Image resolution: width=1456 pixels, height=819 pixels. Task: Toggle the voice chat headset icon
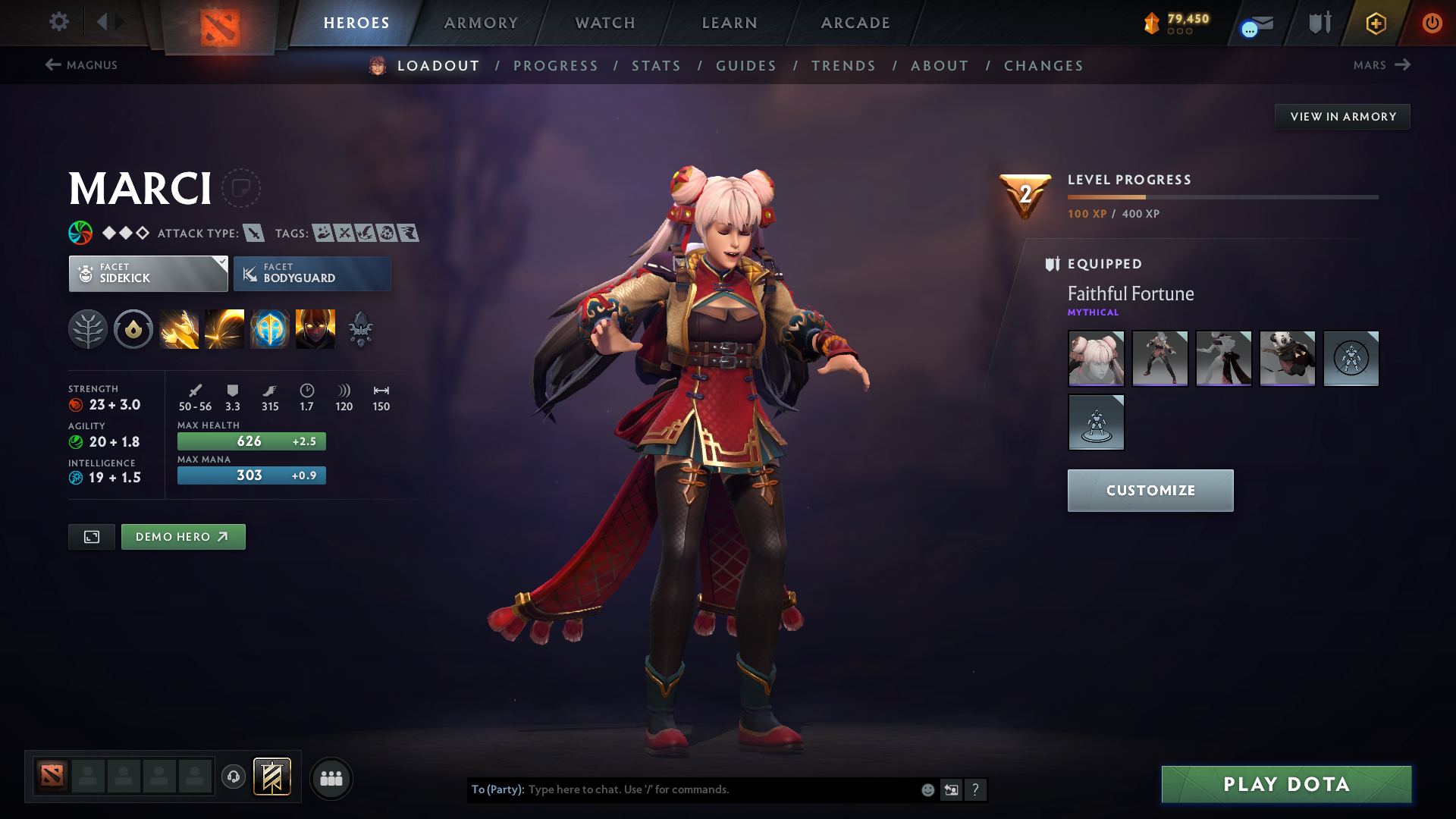coord(233,778)
